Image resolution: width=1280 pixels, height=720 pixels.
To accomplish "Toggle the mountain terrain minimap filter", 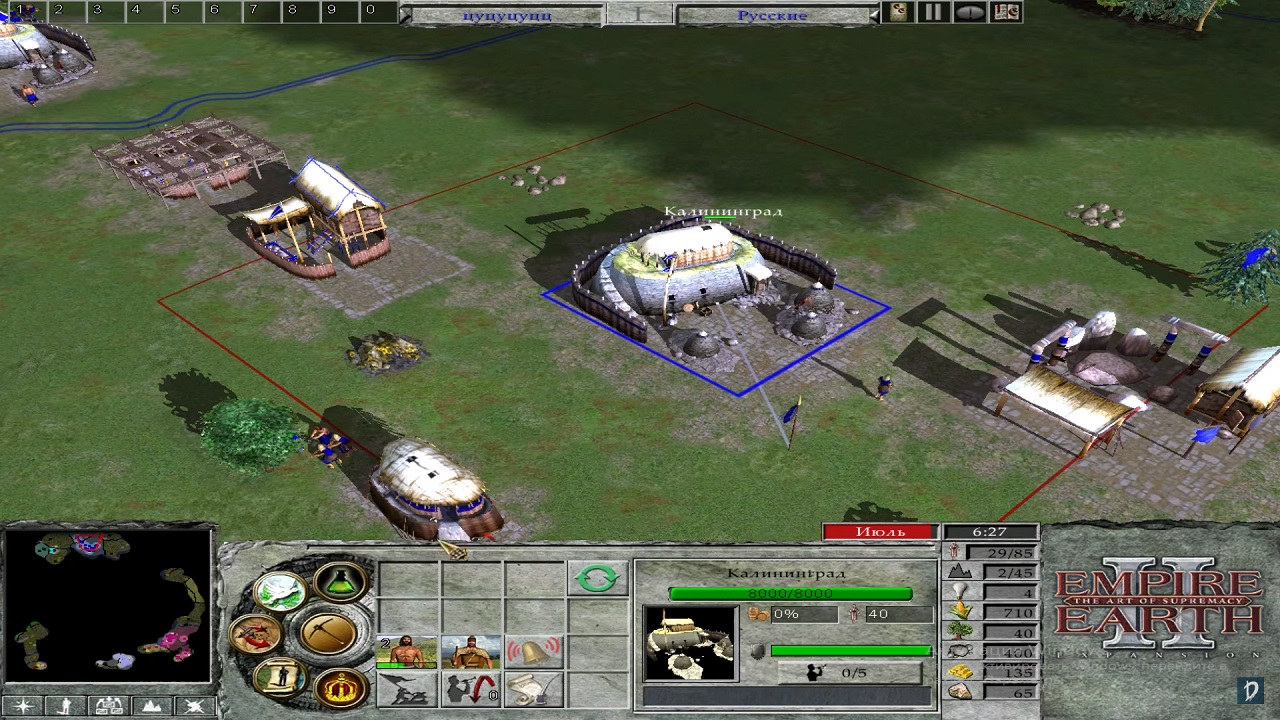I will pos(151,706).
